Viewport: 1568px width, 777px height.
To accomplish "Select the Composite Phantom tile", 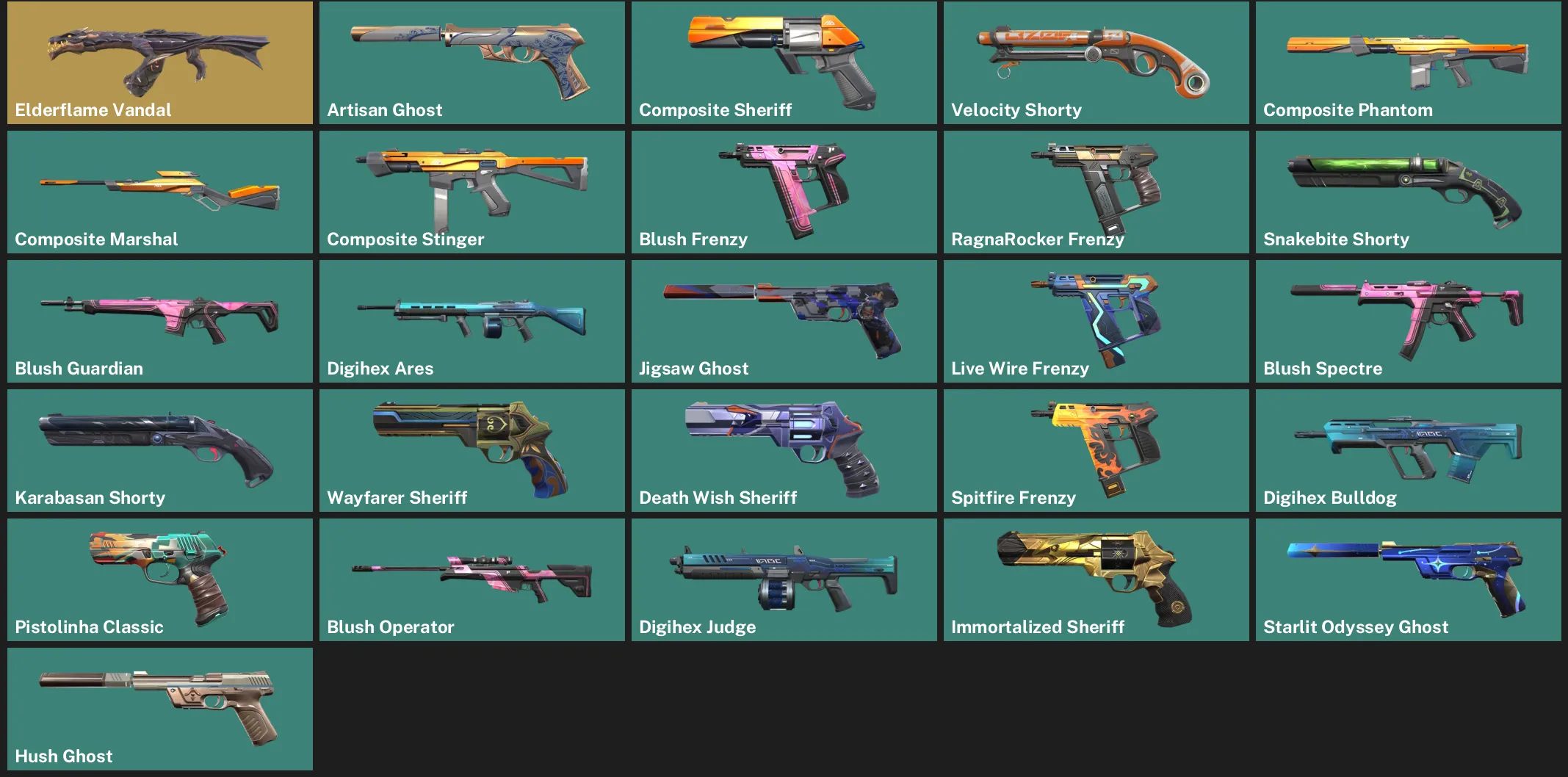I will (x=1406, y=62).
